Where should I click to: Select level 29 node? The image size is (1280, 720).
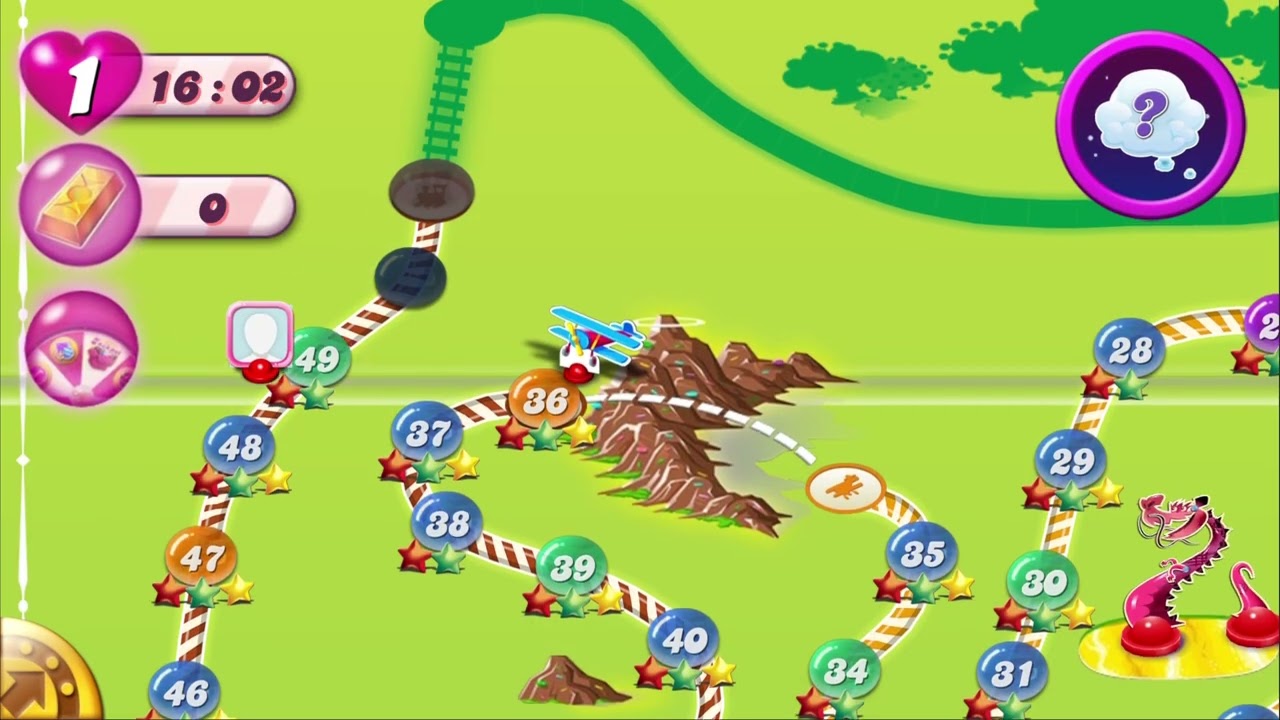click(x=1071, y=461)
